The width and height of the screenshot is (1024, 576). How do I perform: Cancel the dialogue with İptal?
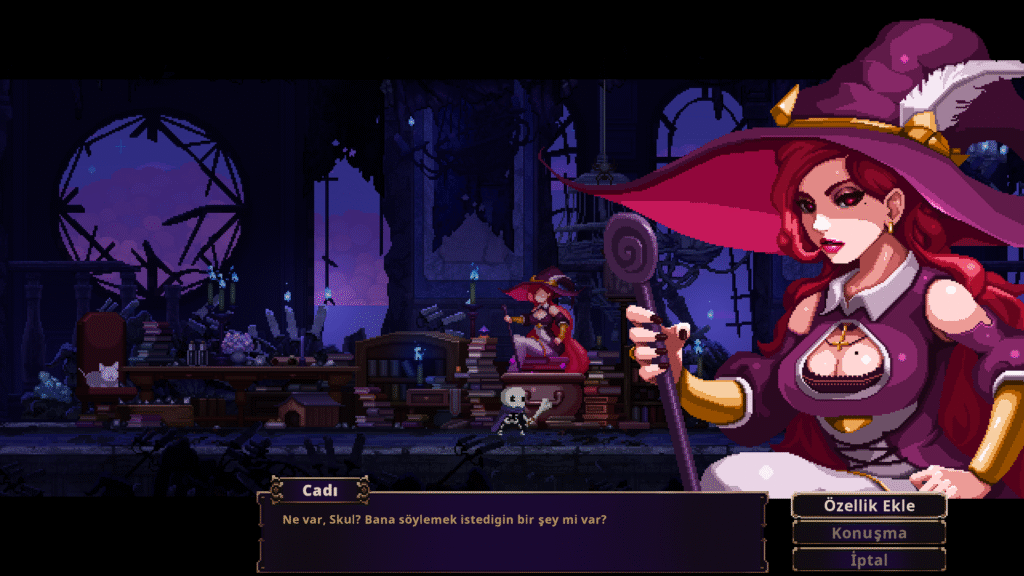[868, 560]
